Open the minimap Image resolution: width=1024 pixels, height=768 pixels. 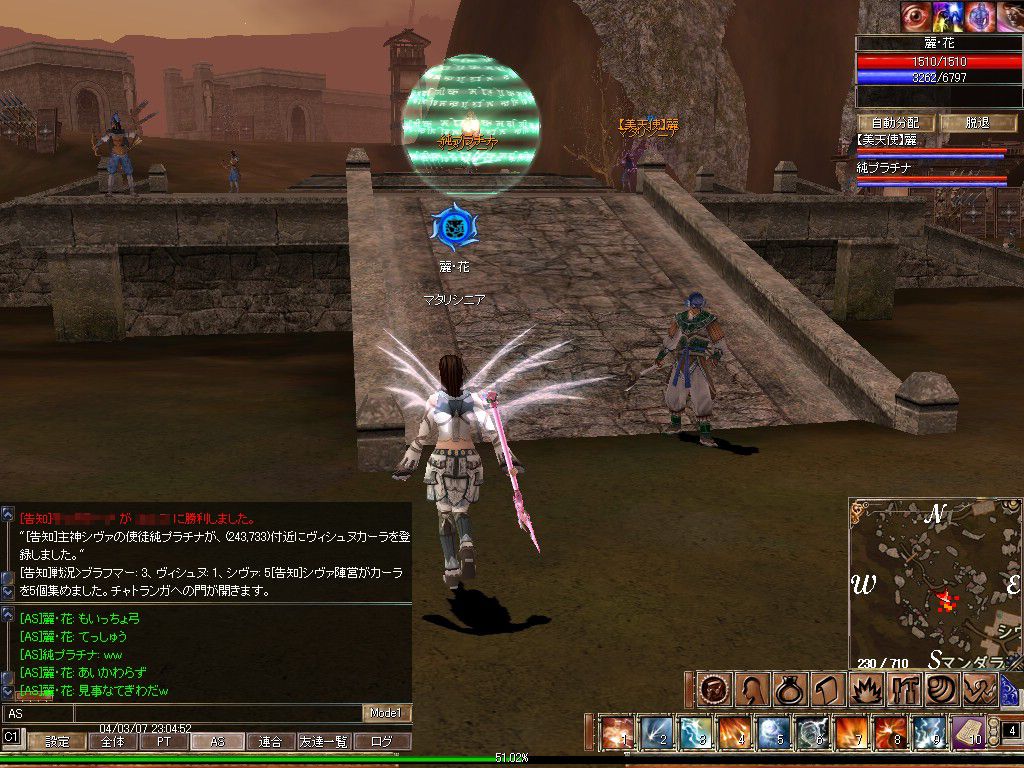(935, 585)
